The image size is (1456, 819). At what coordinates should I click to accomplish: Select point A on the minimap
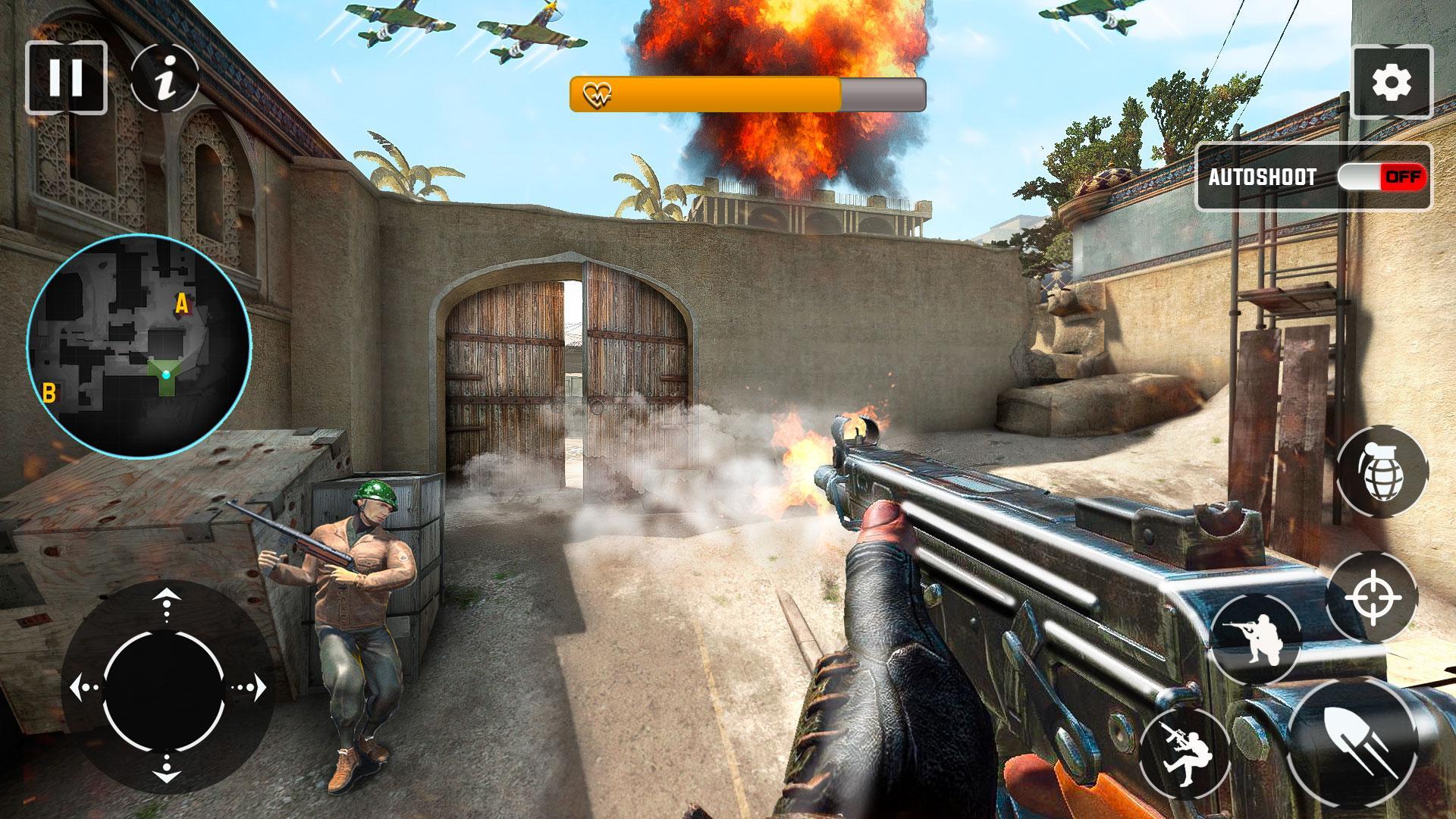pyautogui.click(x=181, y=303)
